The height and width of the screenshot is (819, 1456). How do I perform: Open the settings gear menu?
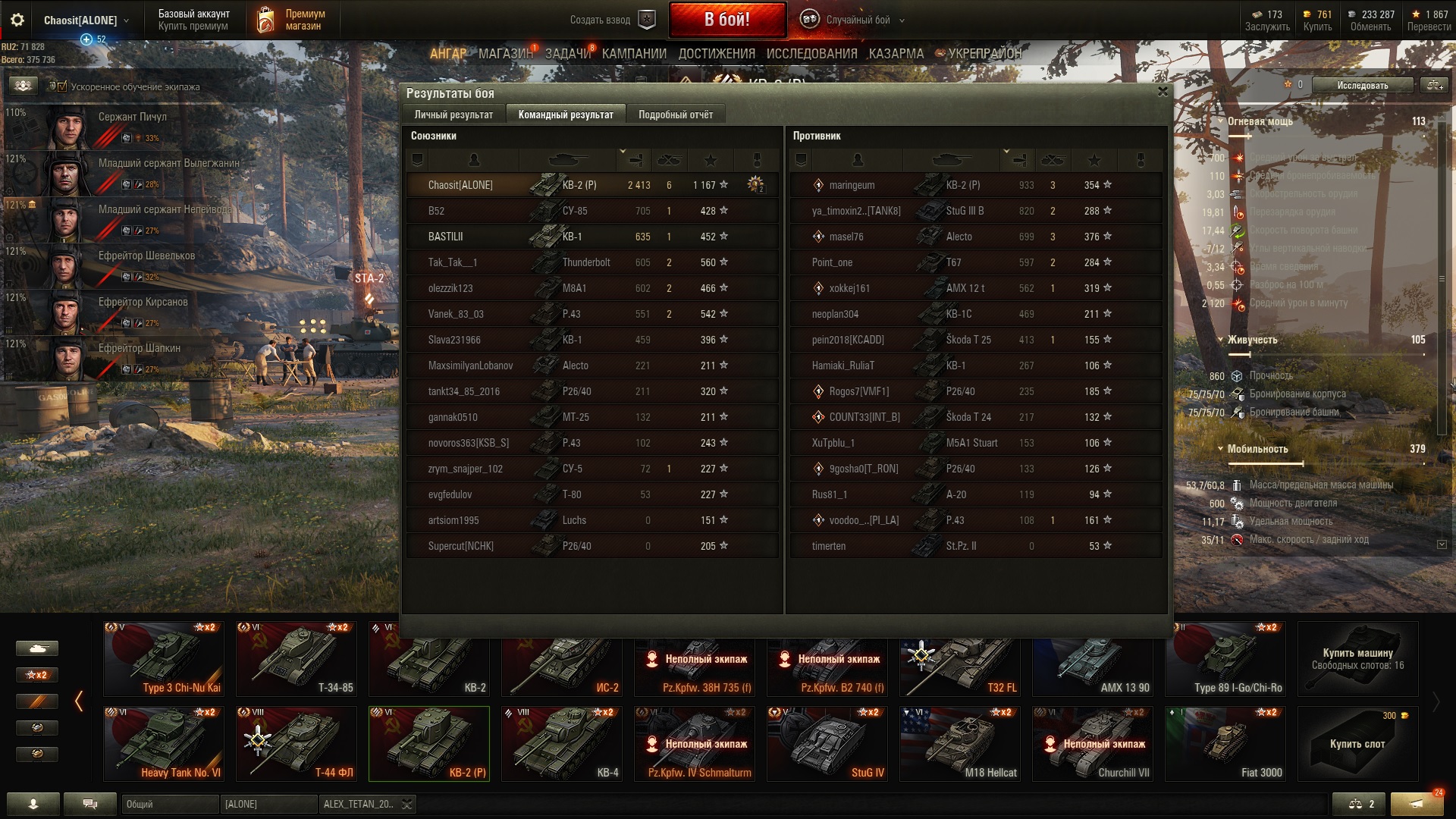point(17,20)
